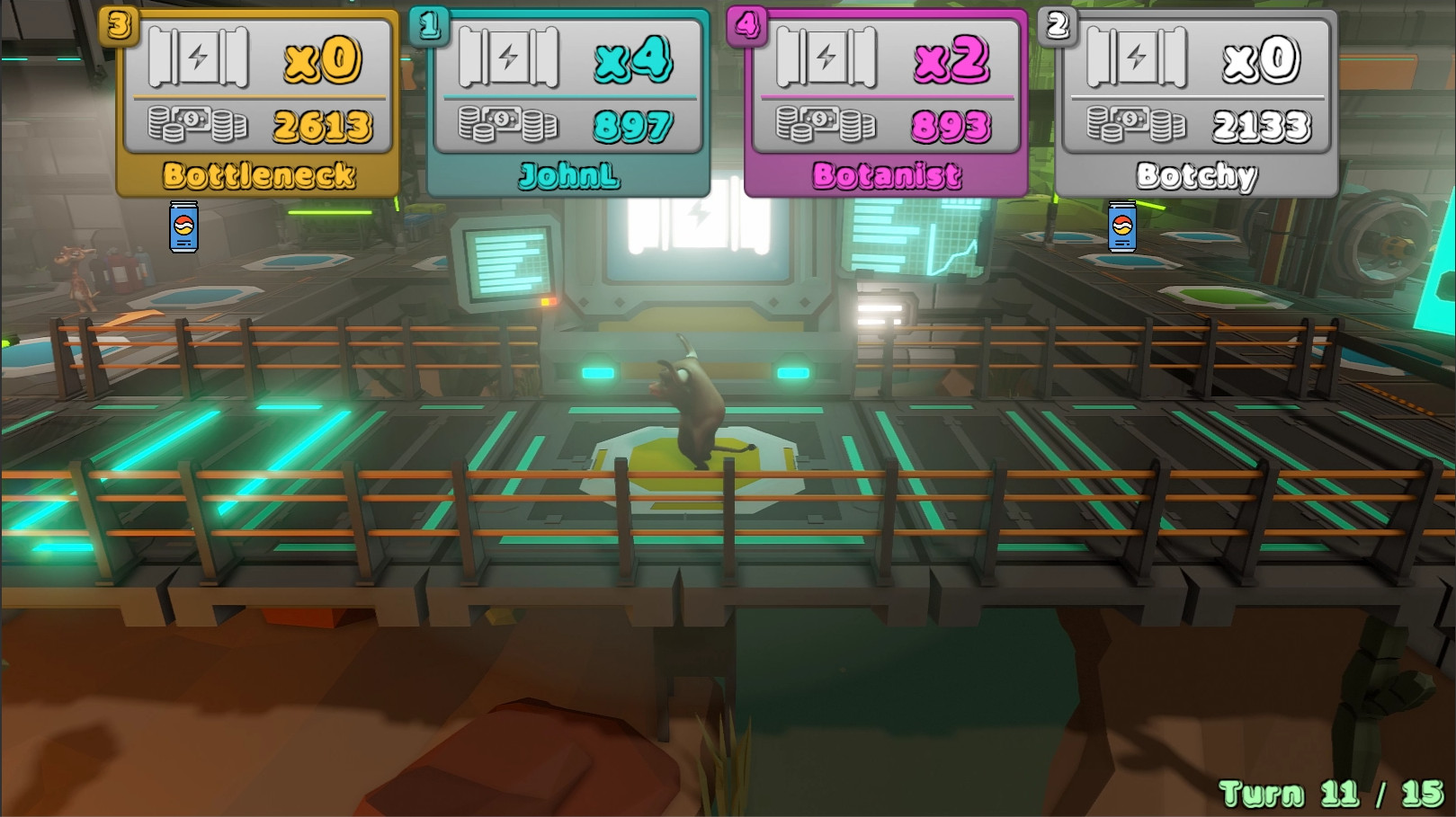
Task: Click the Botanist name label
Action: 887,174
